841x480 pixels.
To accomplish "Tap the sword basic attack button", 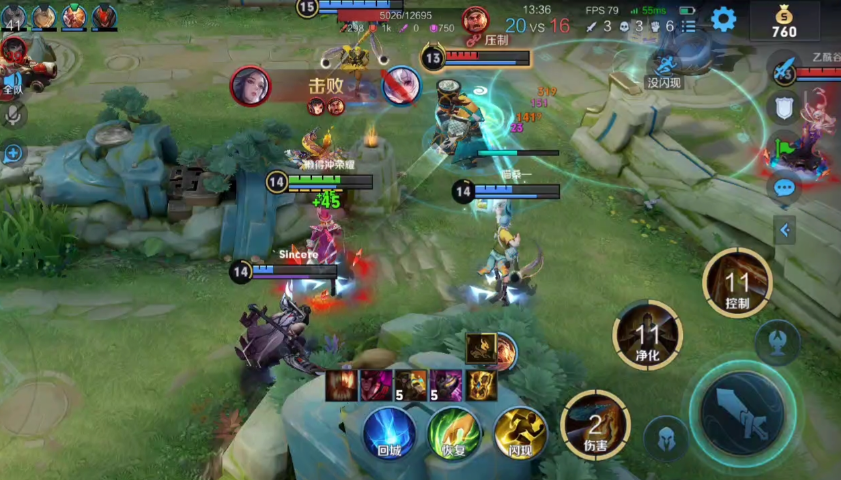I will coord(744,409).
